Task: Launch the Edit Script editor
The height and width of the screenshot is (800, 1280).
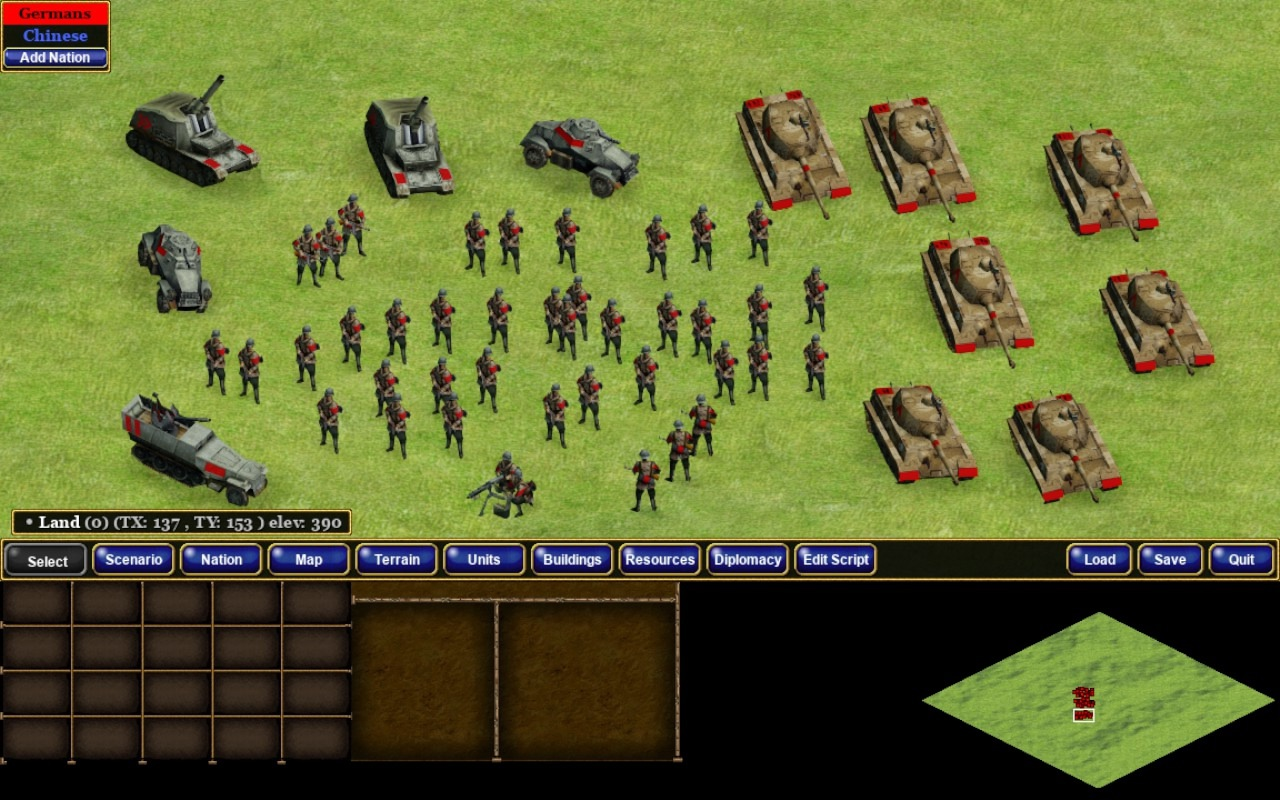Action: click(x=836, y=559)
